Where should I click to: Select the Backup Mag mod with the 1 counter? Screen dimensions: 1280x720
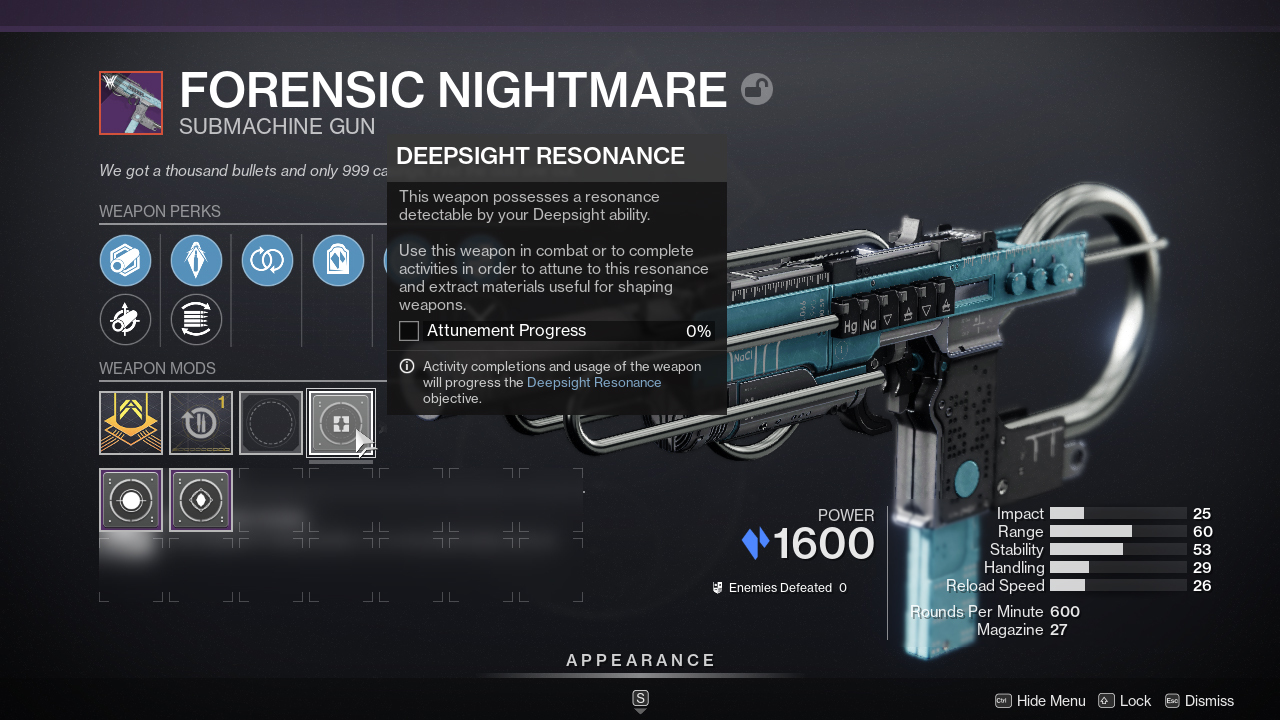click(200, 422)
